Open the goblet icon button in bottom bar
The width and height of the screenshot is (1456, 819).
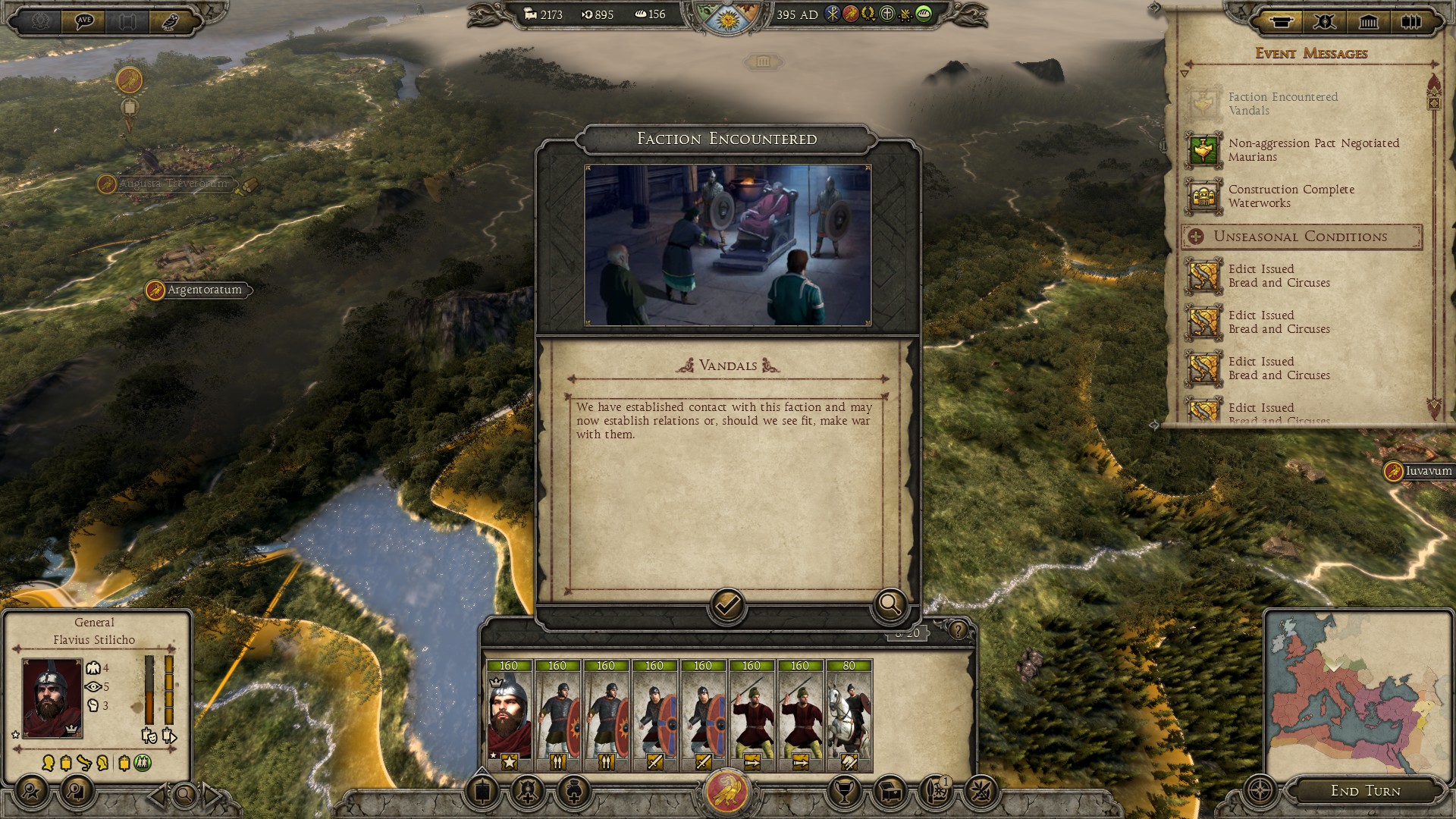[844, 792]
